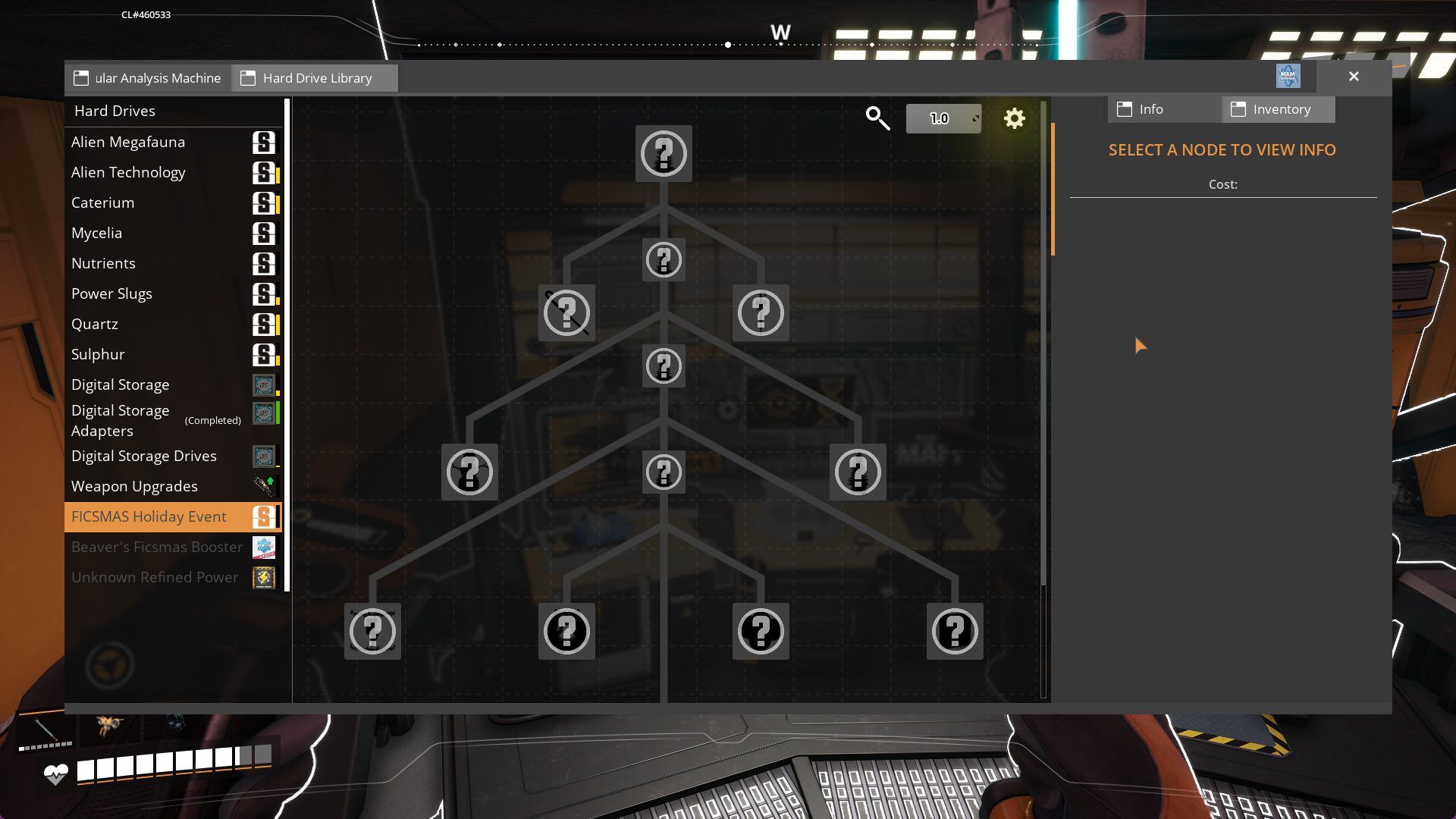Click the Weapon Upgrades equipment icon
Screen dimensions: 1456x819
tap(265, 486)
